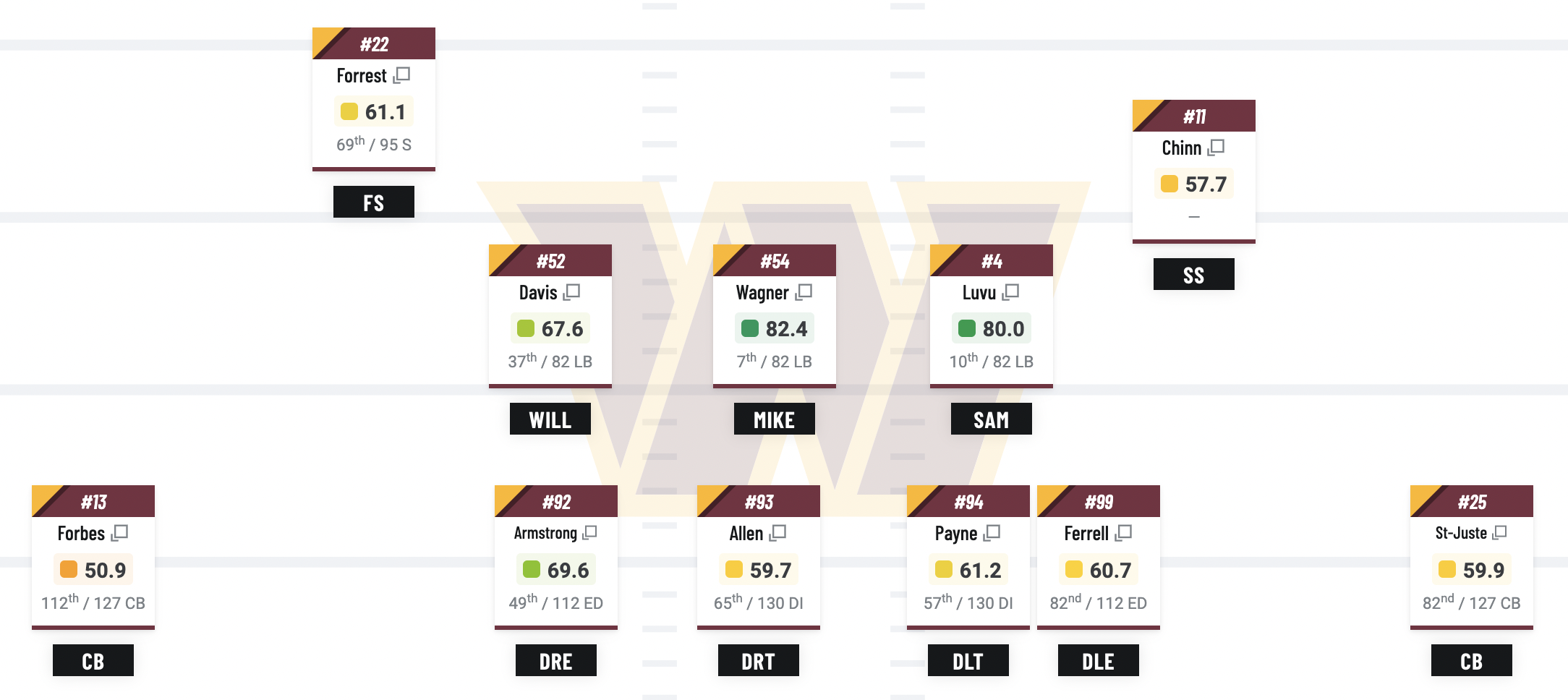
Task: View Wagner's player profile
Action: (762, 293)
